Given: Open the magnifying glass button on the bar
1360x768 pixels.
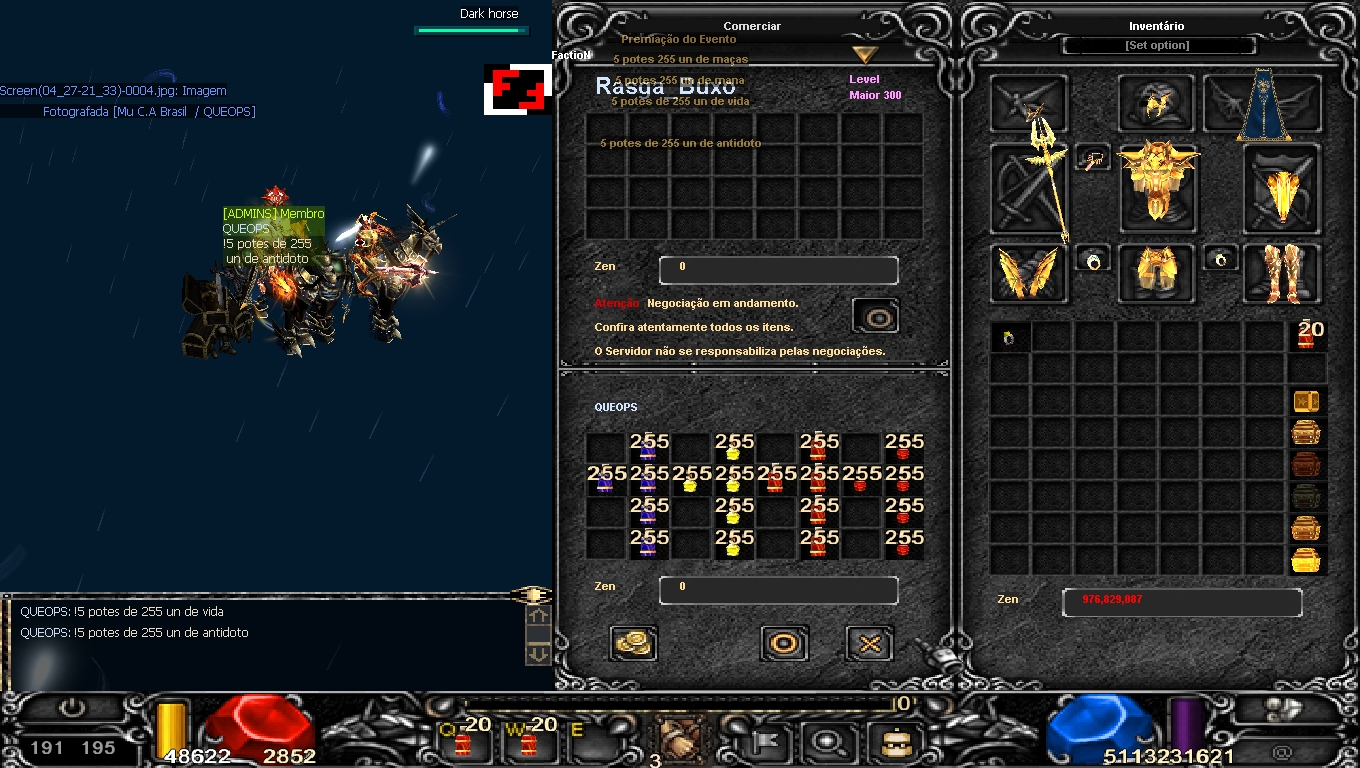Looking at the screenshot, I should pyautogui.click(x=827, y=742).
